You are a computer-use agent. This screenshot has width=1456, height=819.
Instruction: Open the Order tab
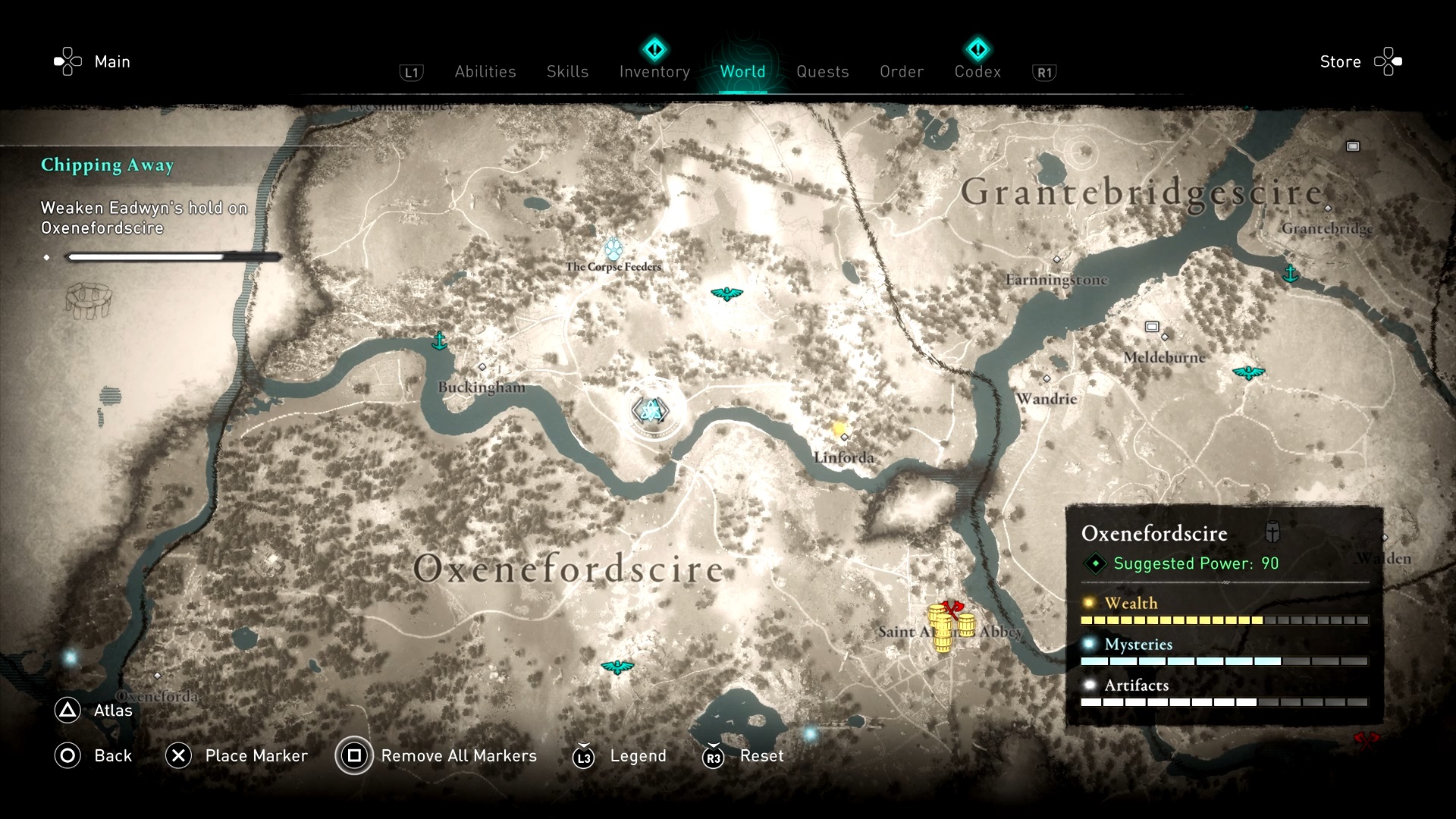pos(901,71)
